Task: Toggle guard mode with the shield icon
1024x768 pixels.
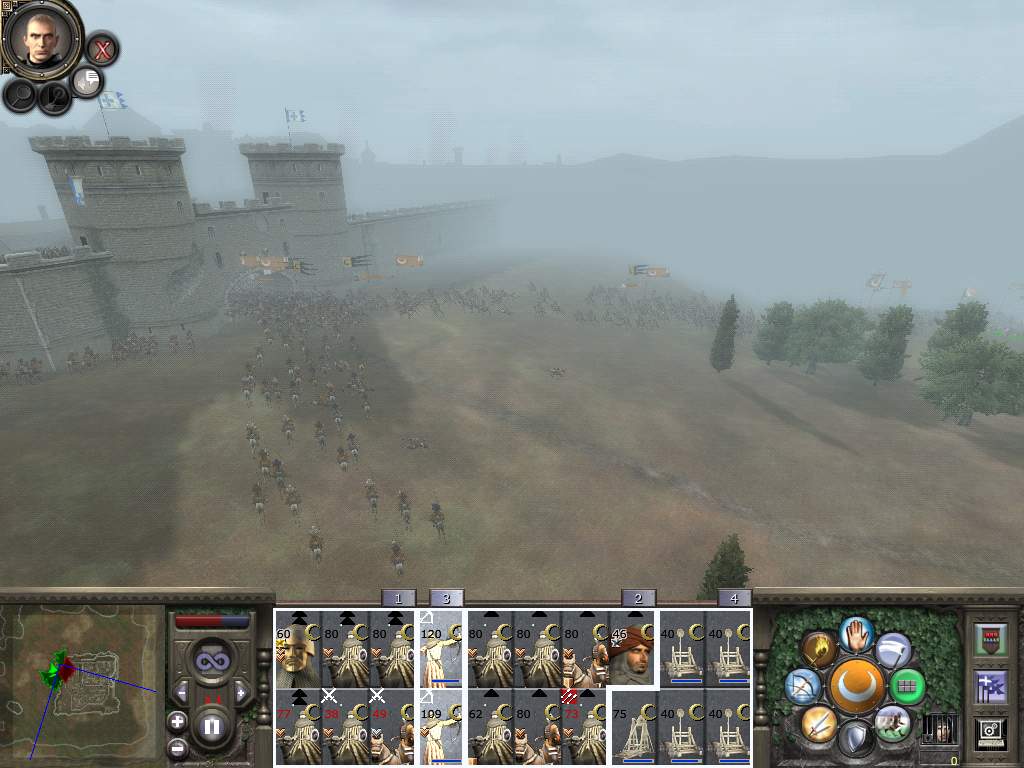Action: [x=856, y=739]
